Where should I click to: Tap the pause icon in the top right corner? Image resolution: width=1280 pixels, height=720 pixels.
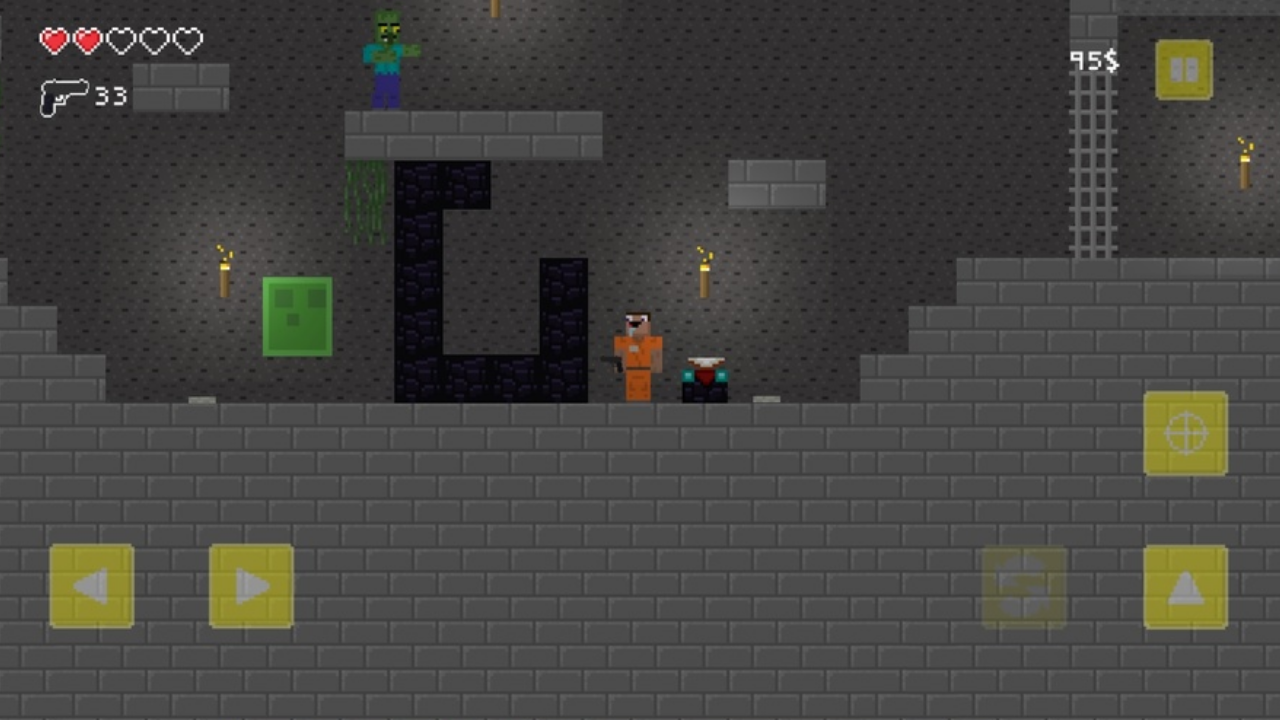click(x=1184, y=70)
